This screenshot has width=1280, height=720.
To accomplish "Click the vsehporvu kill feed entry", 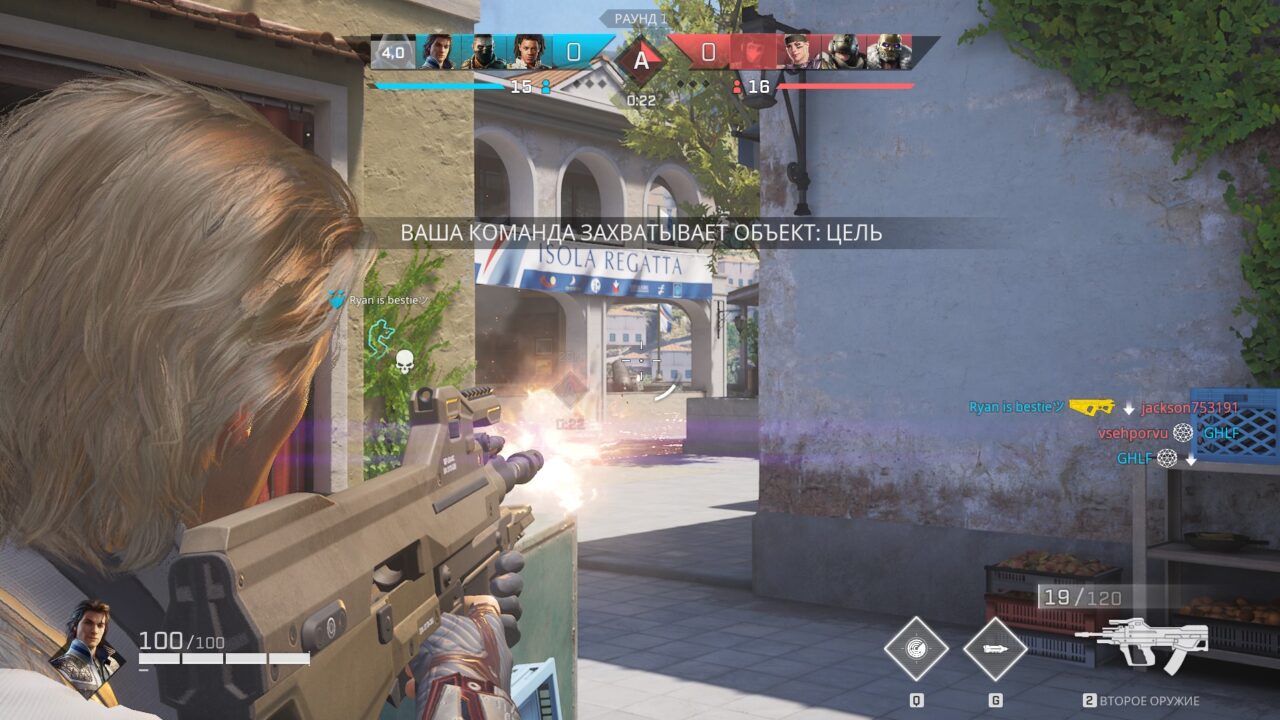I will tap(1132, 433).
